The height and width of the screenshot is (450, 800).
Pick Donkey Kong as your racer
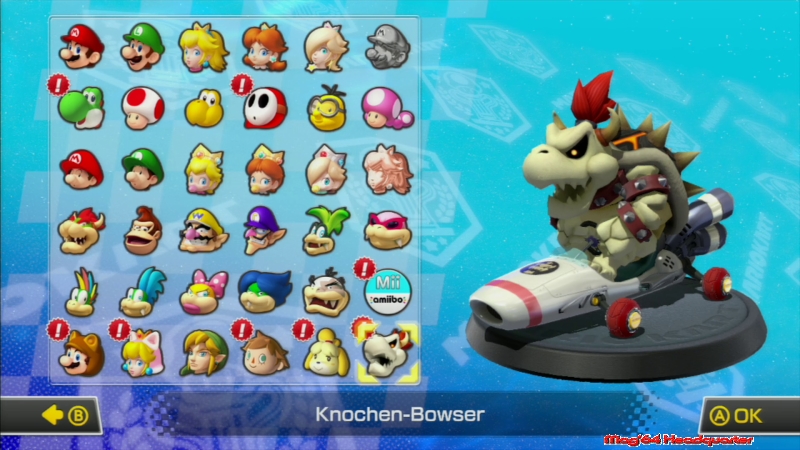[x=142, y=232]
